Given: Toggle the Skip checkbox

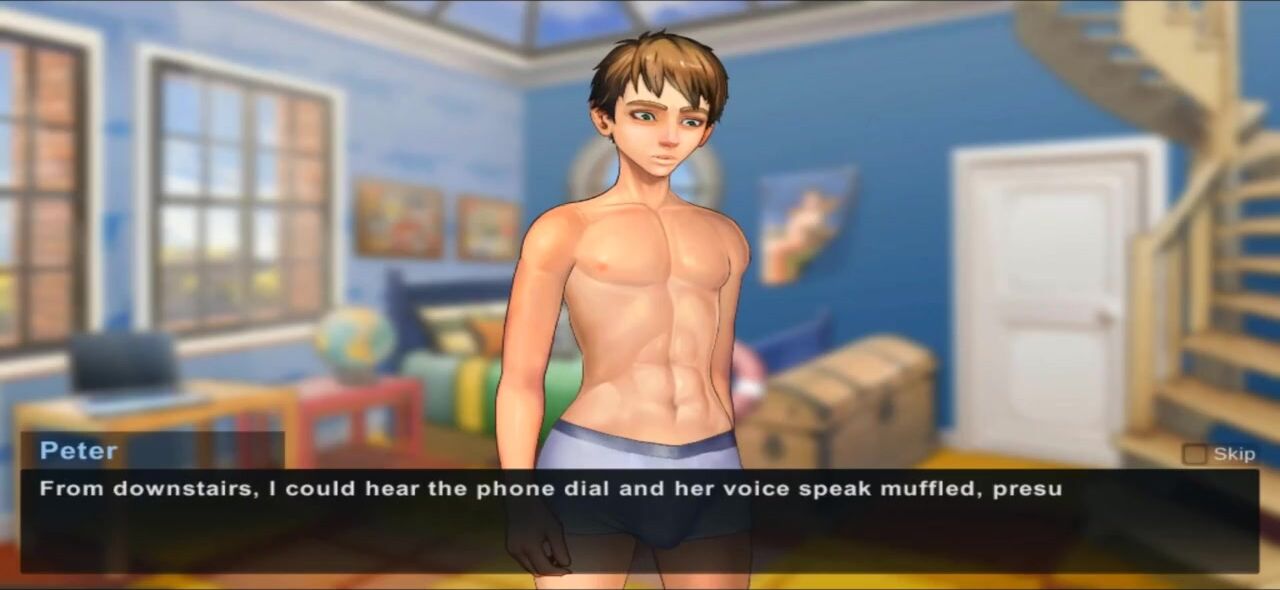Looking at the screenshot, I should (x=1194, y=455).
